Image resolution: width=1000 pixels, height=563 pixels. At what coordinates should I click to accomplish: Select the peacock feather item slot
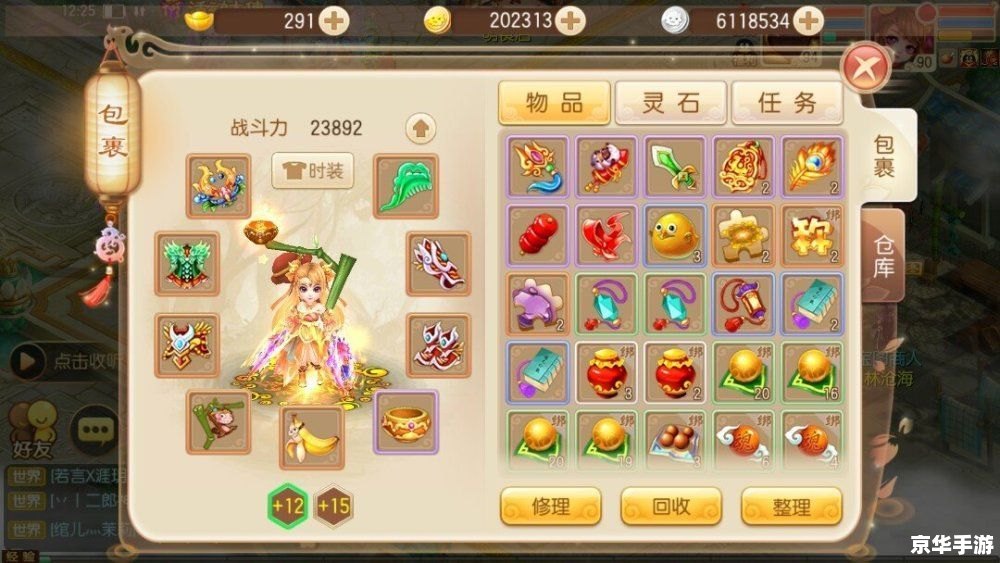coord(812,167)
